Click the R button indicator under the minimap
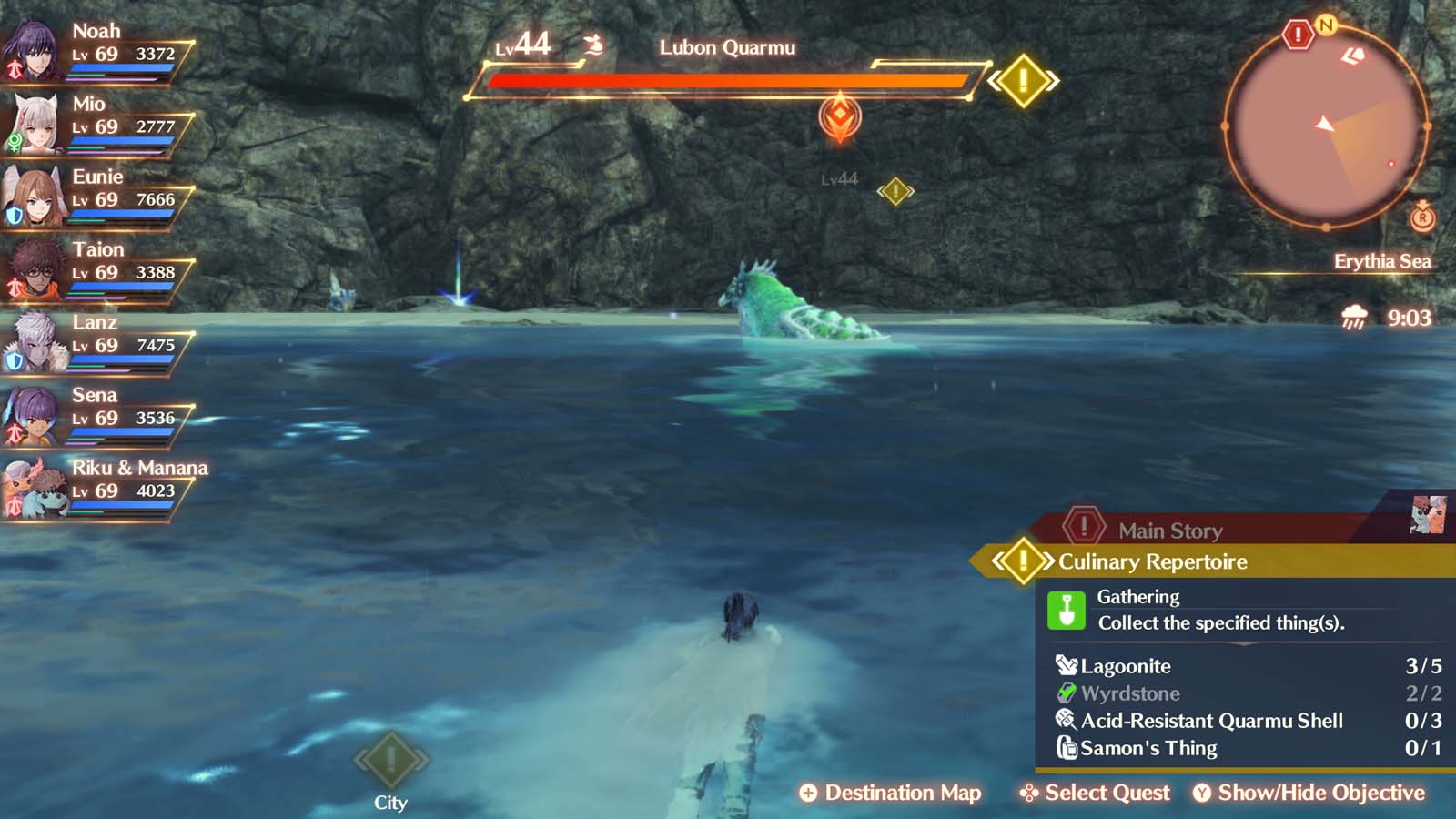 (x=1424, y=218)
